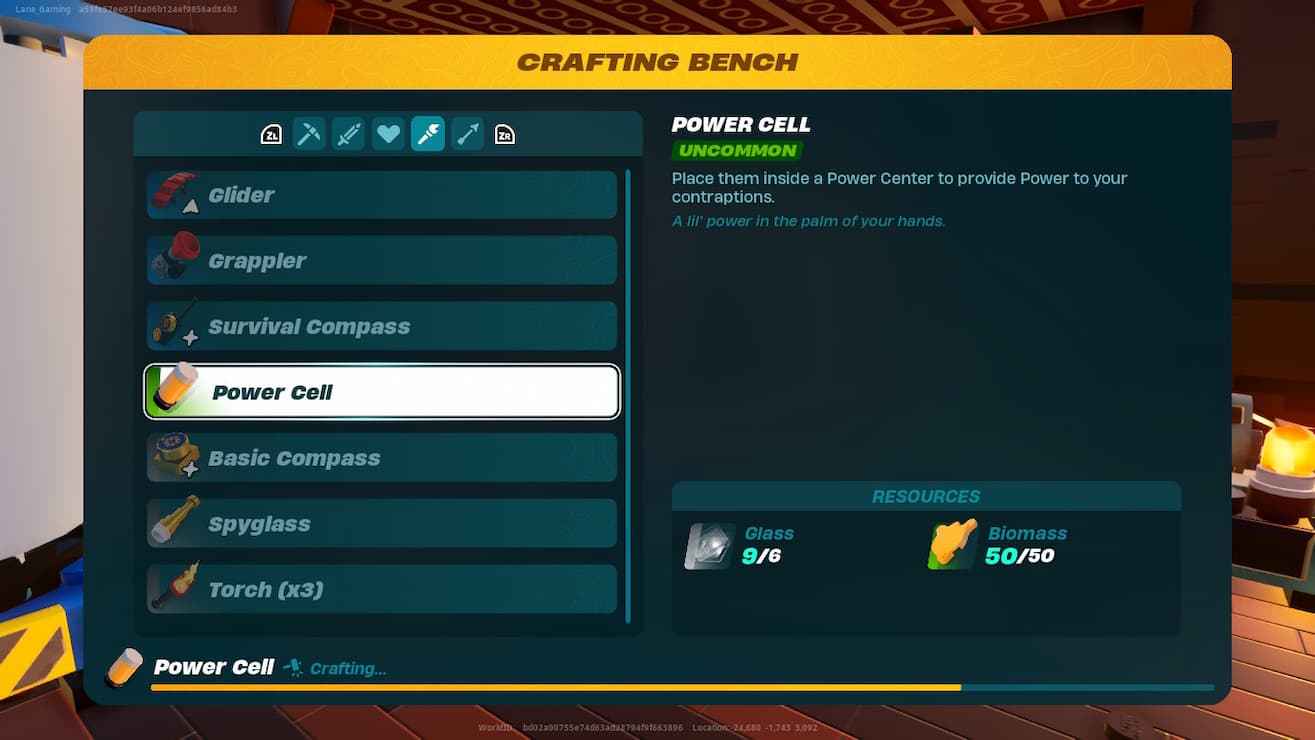Click the UNCOMMON rarity badge
Image resolution: width=1315 pixels, height=740 pixels.
(737, 150)
